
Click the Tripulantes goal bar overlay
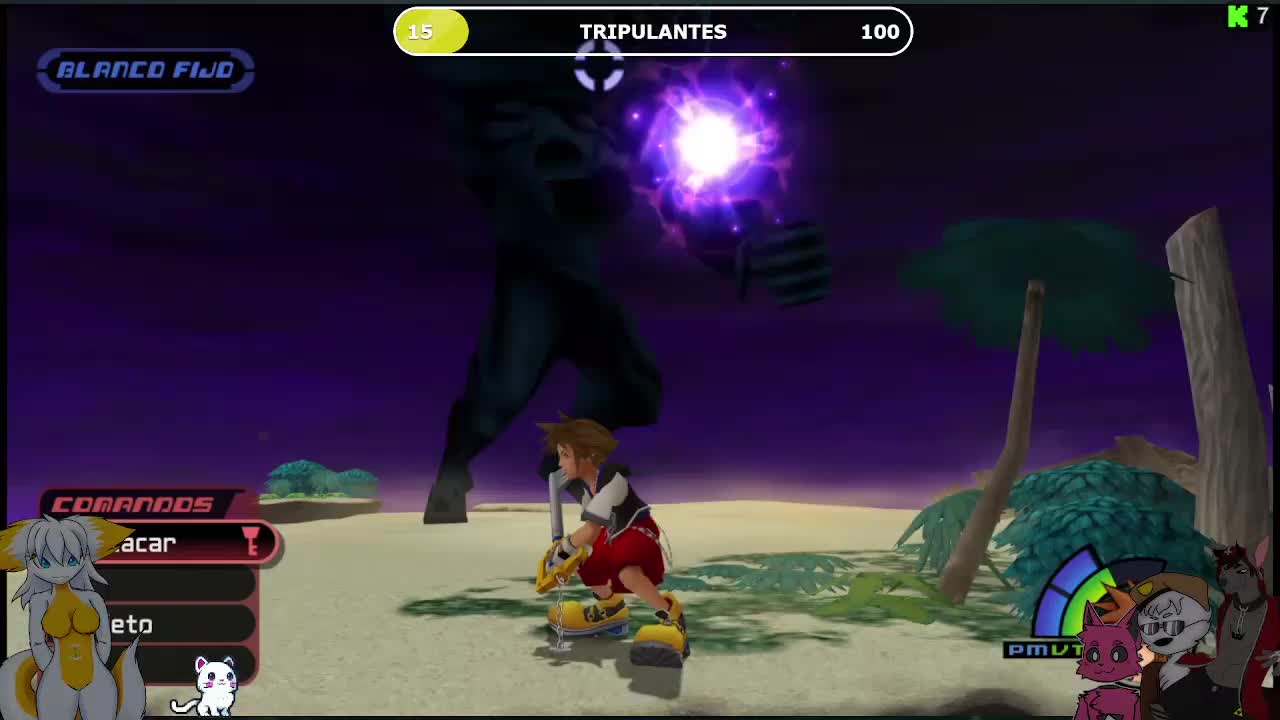pyautogui.click(x=653, y=32)
